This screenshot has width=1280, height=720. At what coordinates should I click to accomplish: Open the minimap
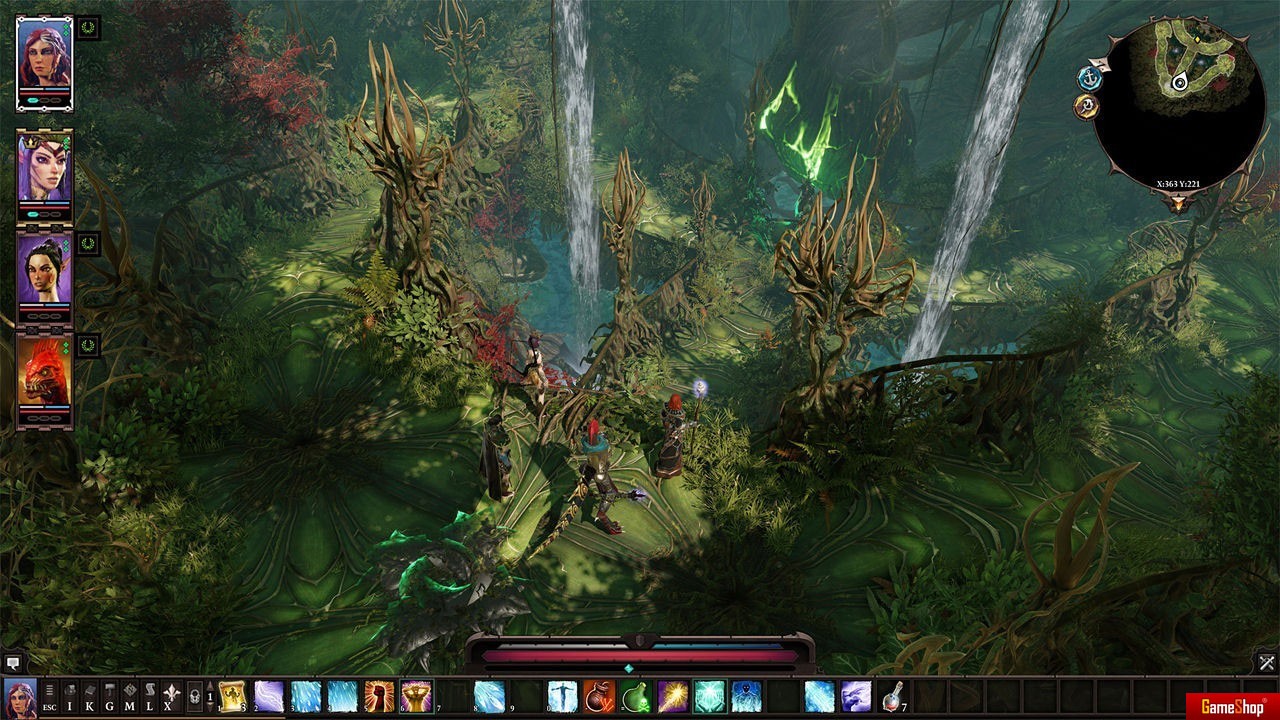(x=1178, y=95)
